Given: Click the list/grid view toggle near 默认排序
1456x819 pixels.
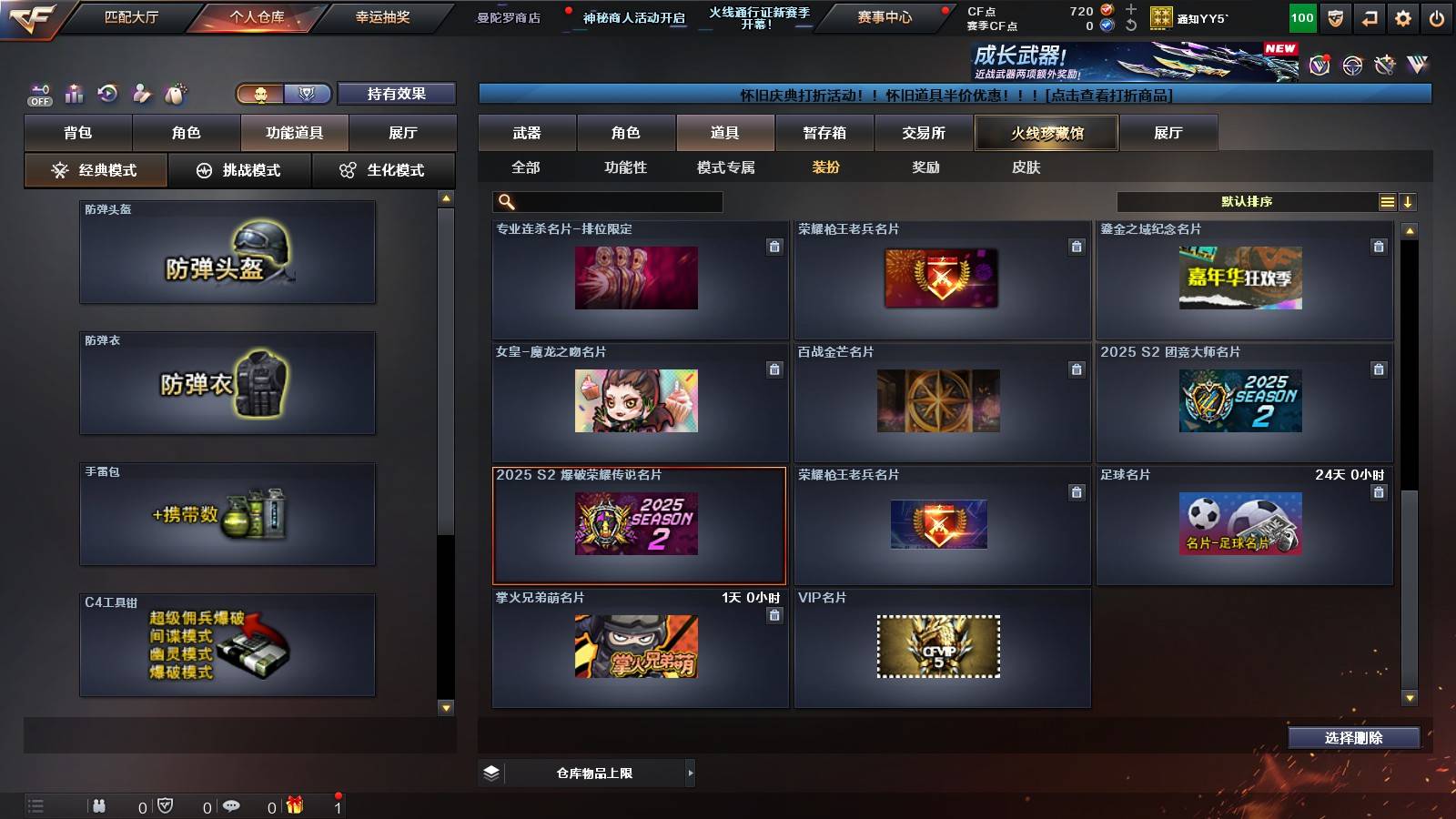Looking at the screenshot, I should pyautogui.click(x=1387, y=201).
